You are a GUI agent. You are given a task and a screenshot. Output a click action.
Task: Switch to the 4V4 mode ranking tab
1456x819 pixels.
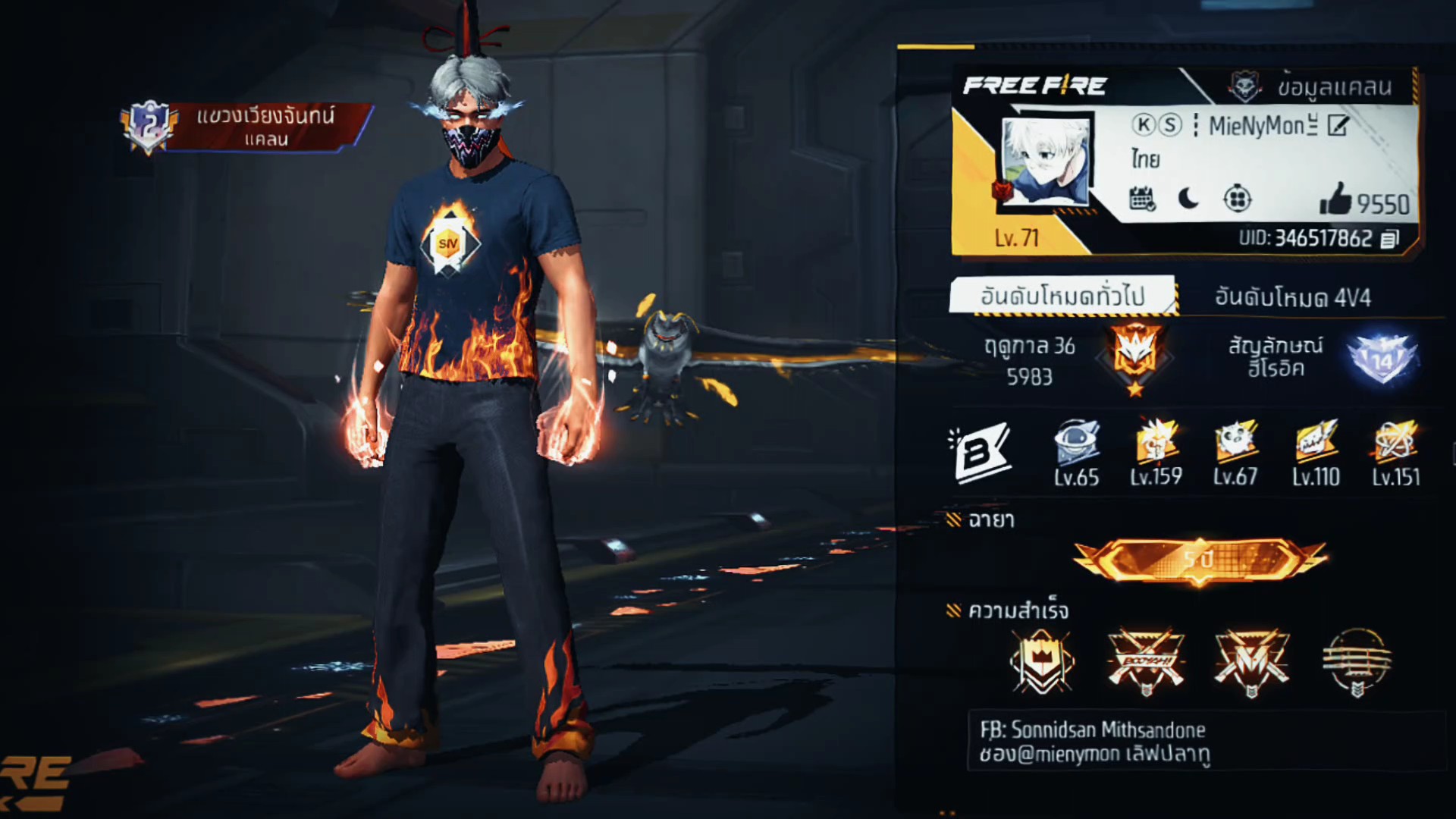click(1292, 297)
